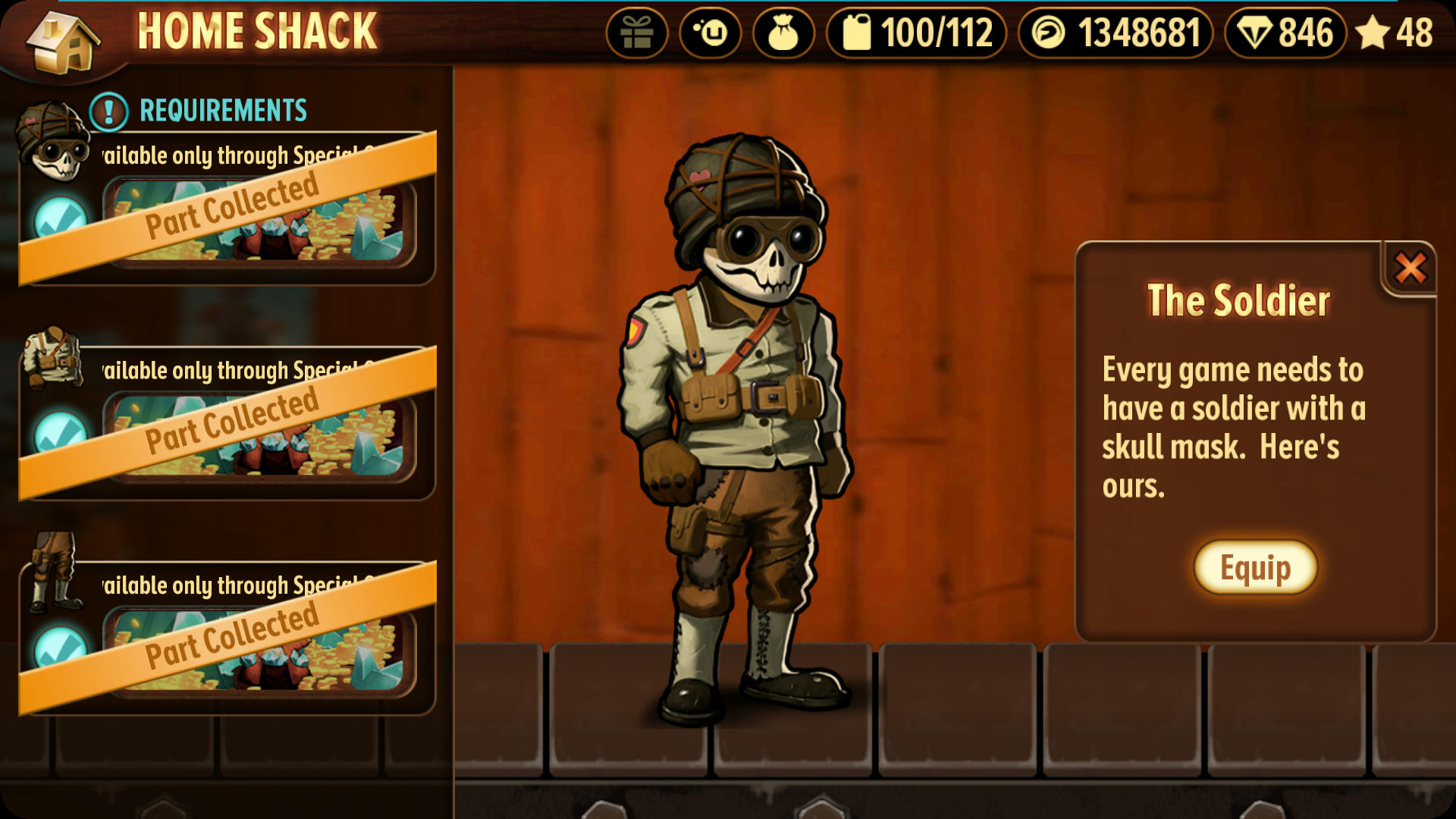1456x819 pixels.
Task: Equip The Soldier costume
Action: tap(1255, 567)
